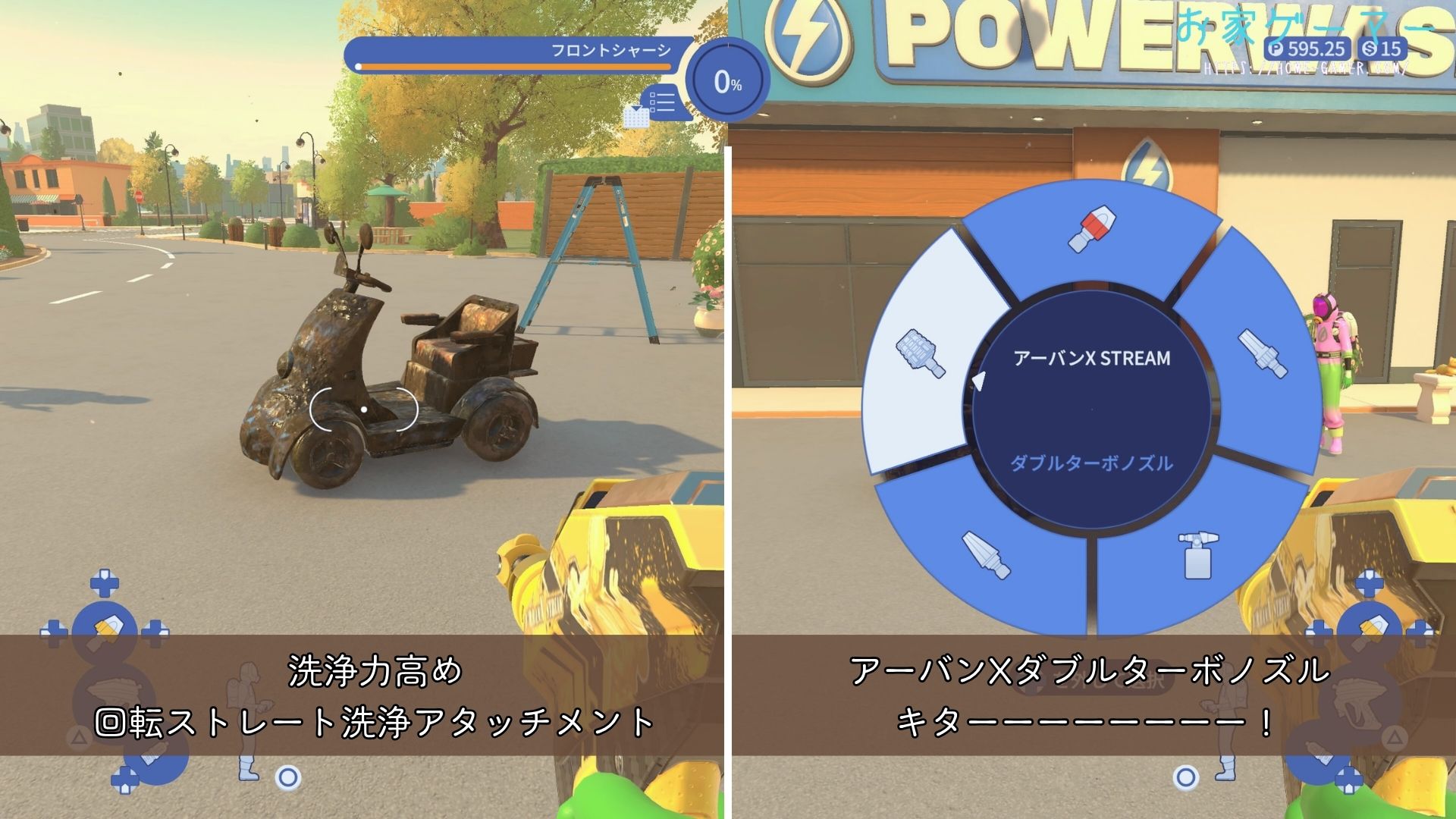The image size is (1456, 819).
Task: Select the wide fan nozzle in the lower-left wheel segment
Action: (x=986, y=554)
